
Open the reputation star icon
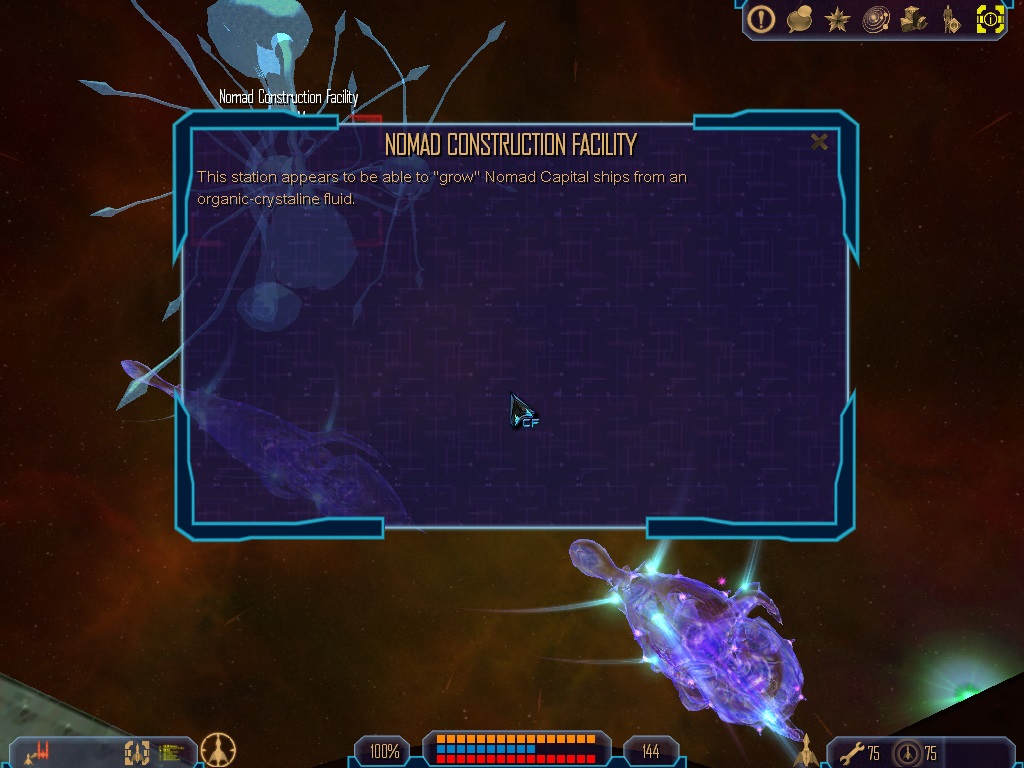click(838, 19)
